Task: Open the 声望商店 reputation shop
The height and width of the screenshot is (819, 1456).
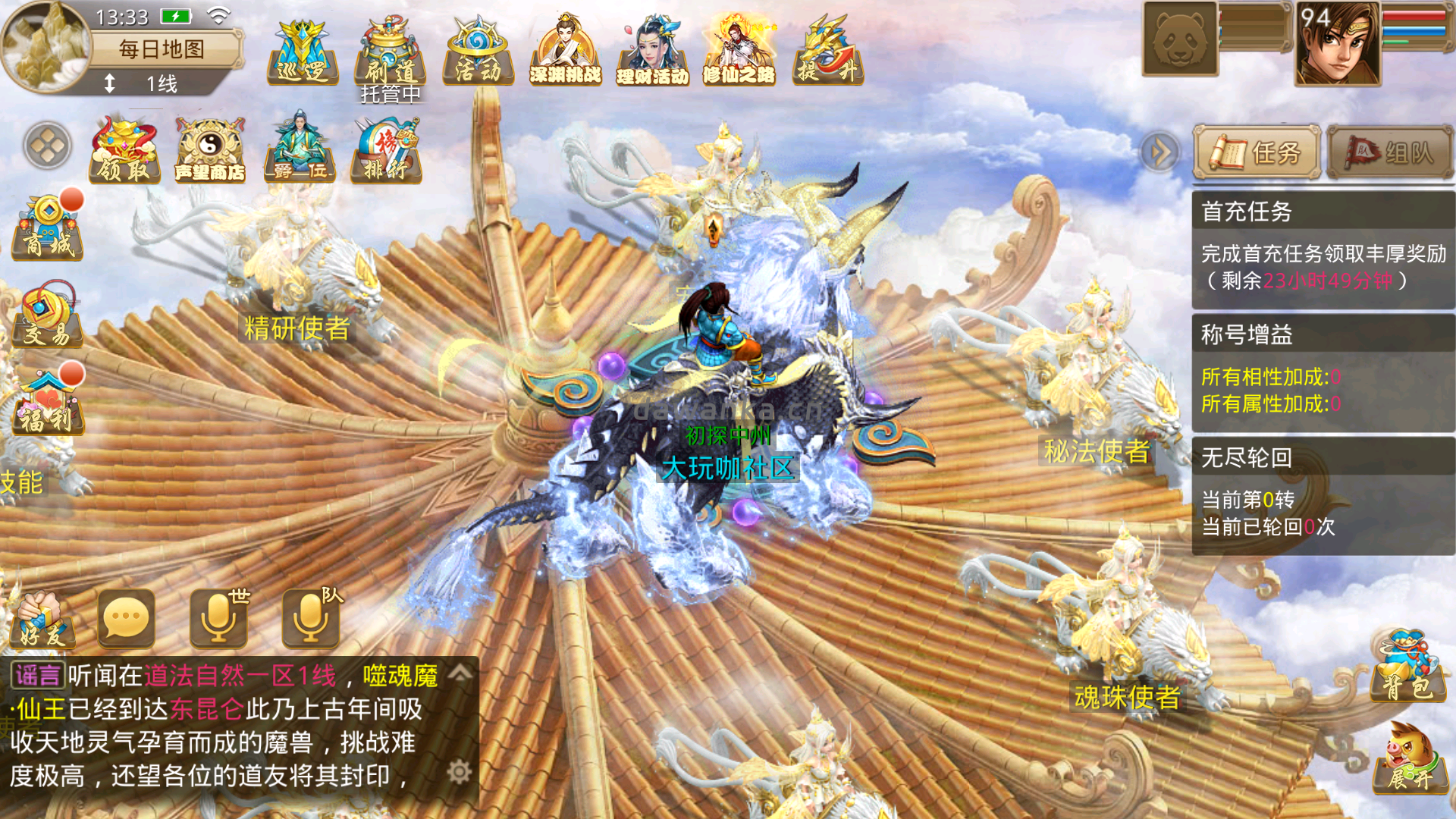Action: (x=210, y=150)
